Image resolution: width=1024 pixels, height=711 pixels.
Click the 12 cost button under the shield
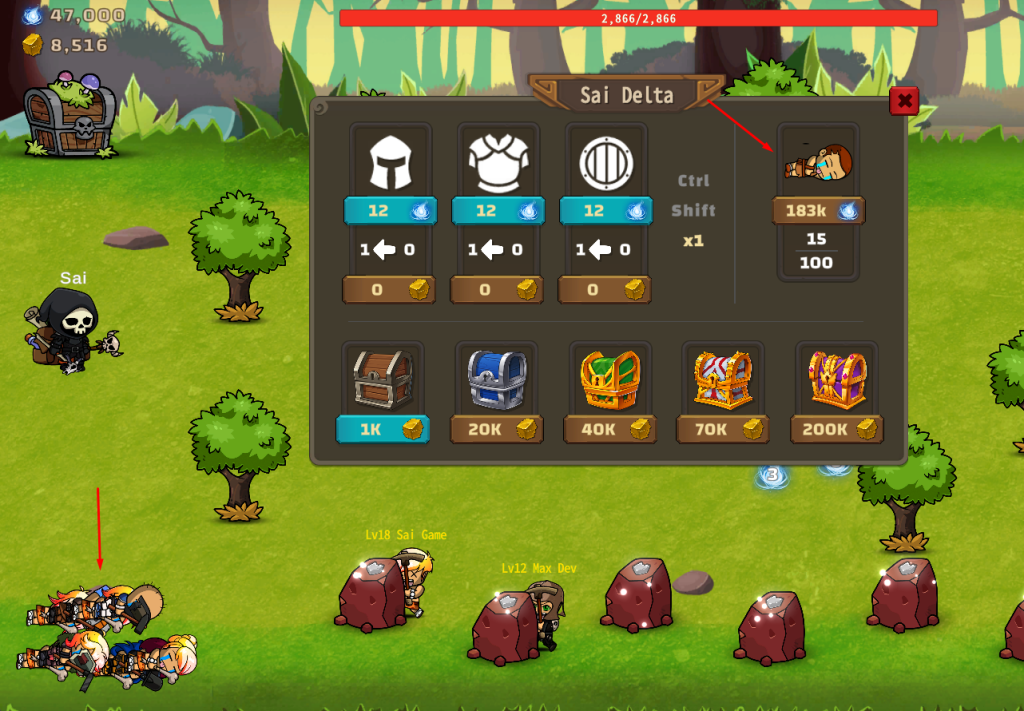(606, 211)
